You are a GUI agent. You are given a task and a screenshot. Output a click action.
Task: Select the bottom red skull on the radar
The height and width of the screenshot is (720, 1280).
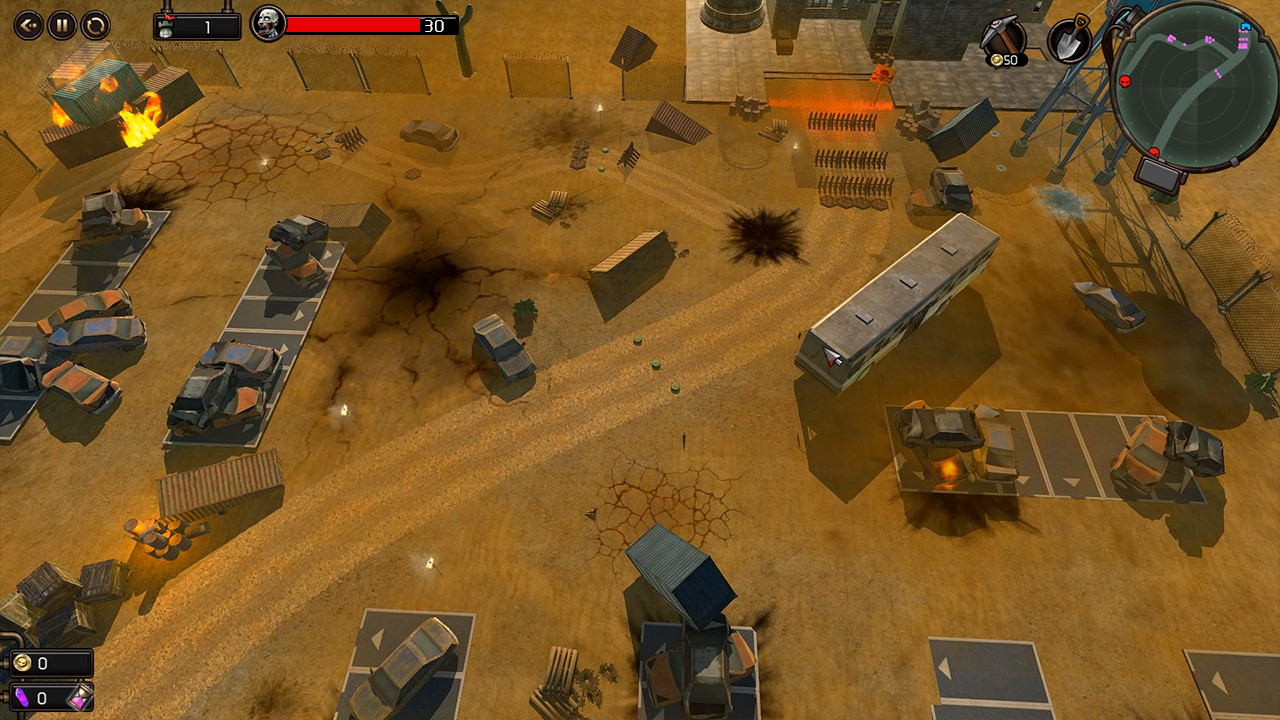click(x=1154, y=151)
